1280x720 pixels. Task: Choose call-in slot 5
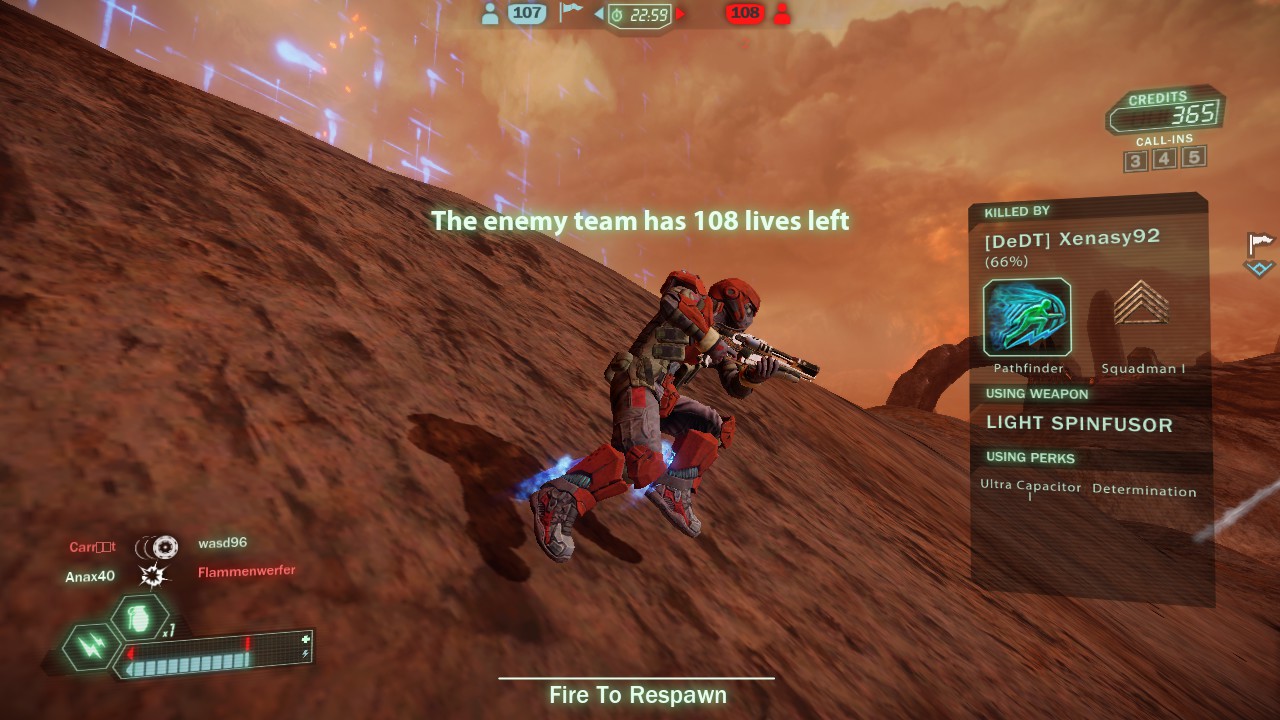pyautogui.click(x=1193, y=157)
